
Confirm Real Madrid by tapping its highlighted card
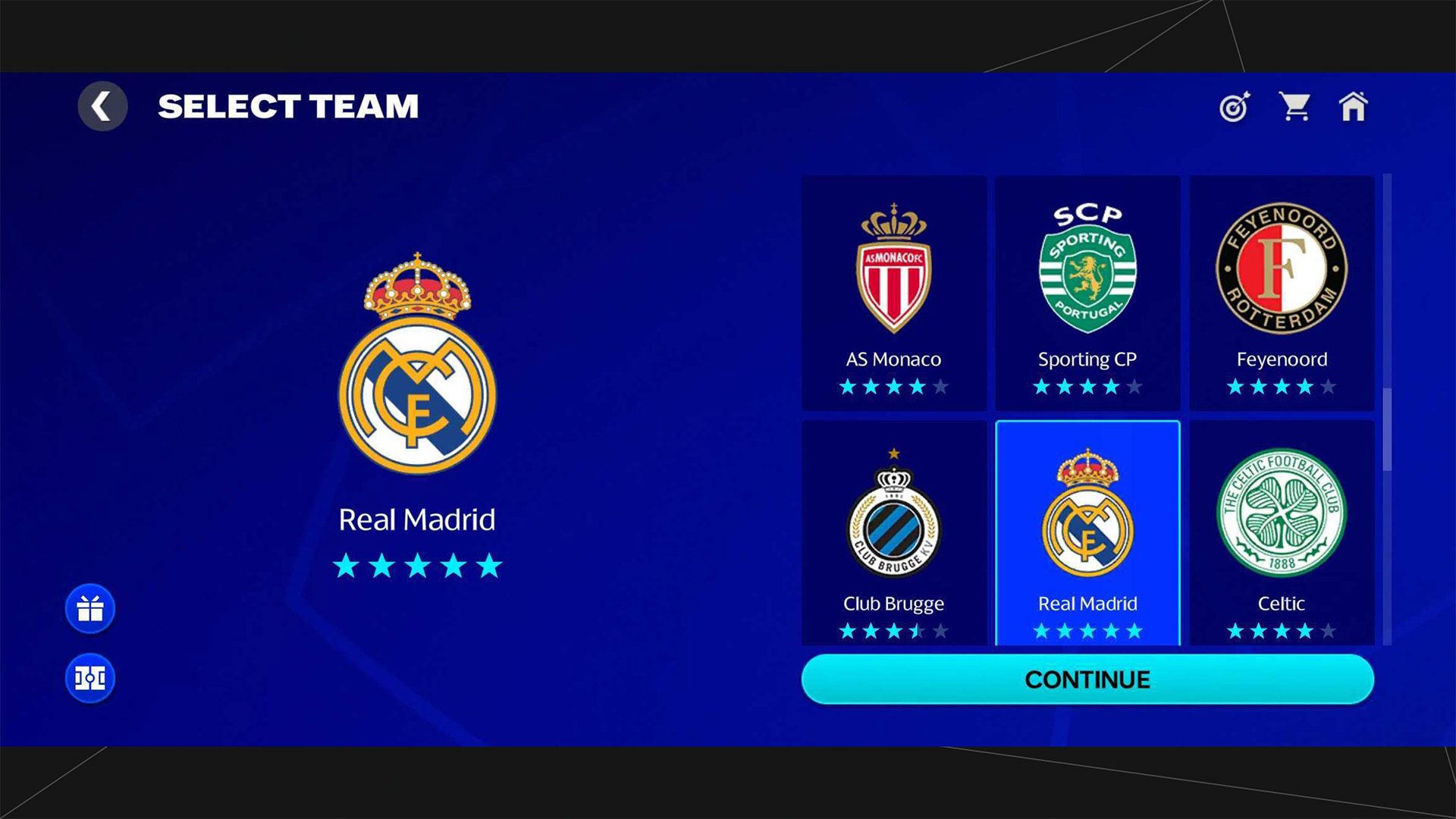[1087, 531]
